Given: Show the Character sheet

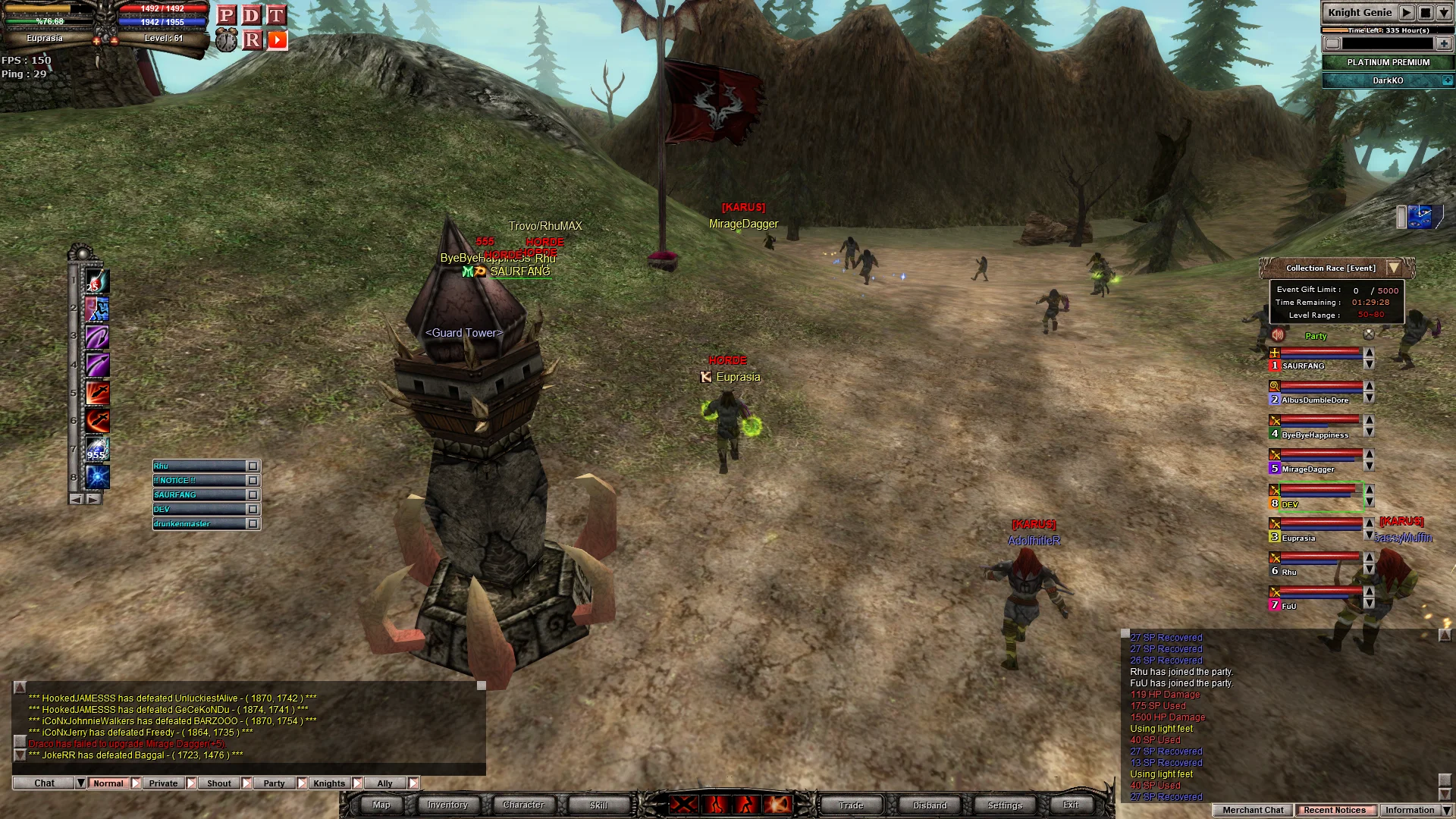Looking at the screenshot, I should click(x=523, y=805).
